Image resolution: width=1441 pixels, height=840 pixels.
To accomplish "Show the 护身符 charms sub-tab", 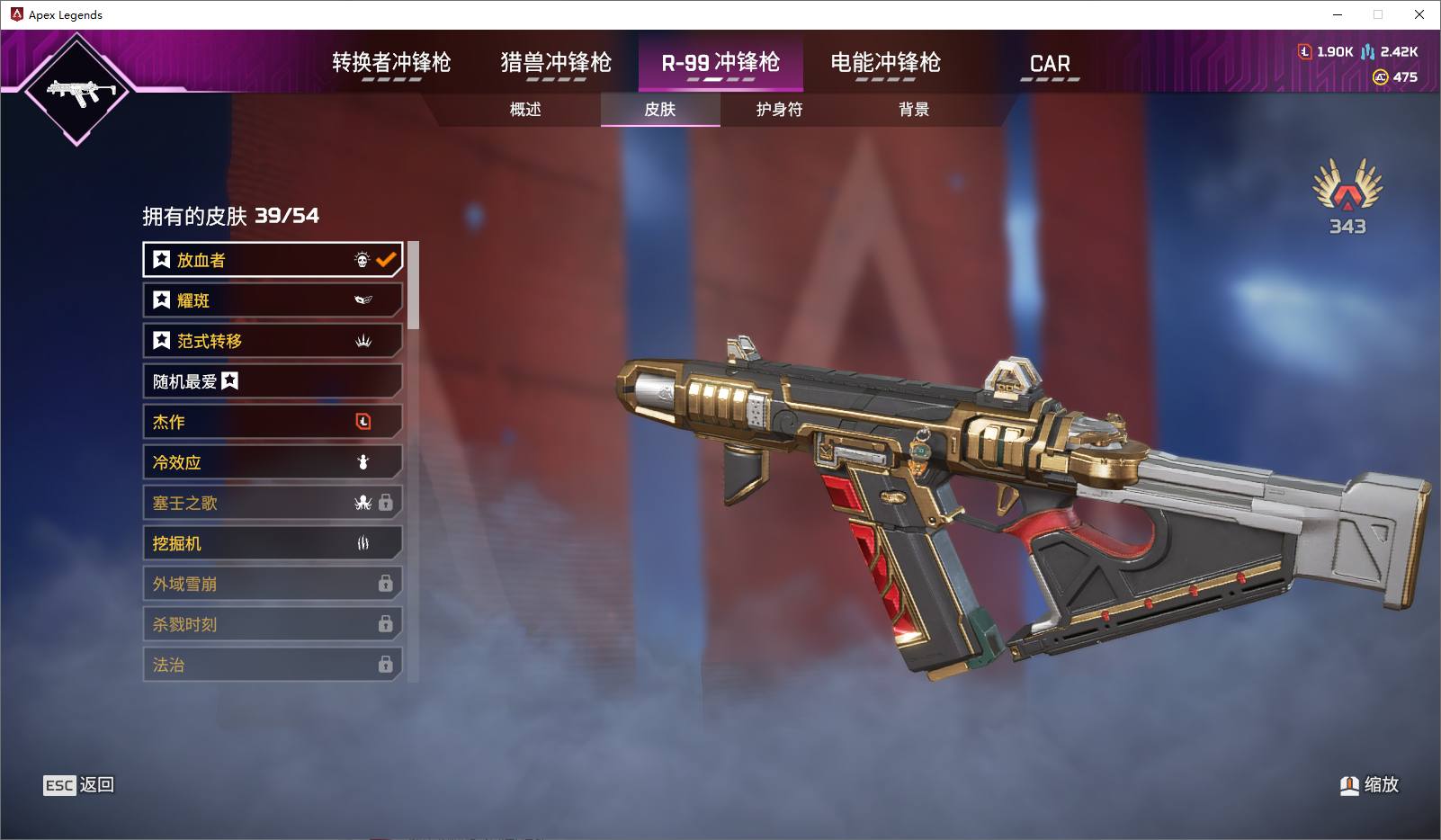I will pyautogui.click(x=779, y=110).
